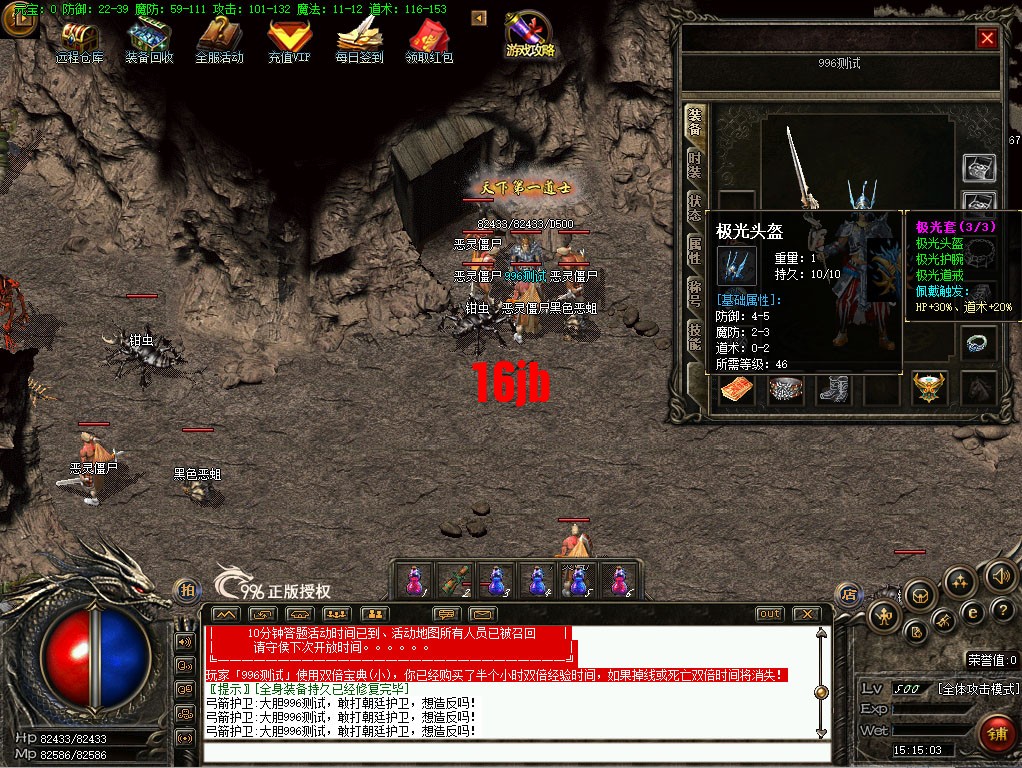Open the round 铺 stall button
Viewport: 1022px width, 768px height.
point(997,731)
